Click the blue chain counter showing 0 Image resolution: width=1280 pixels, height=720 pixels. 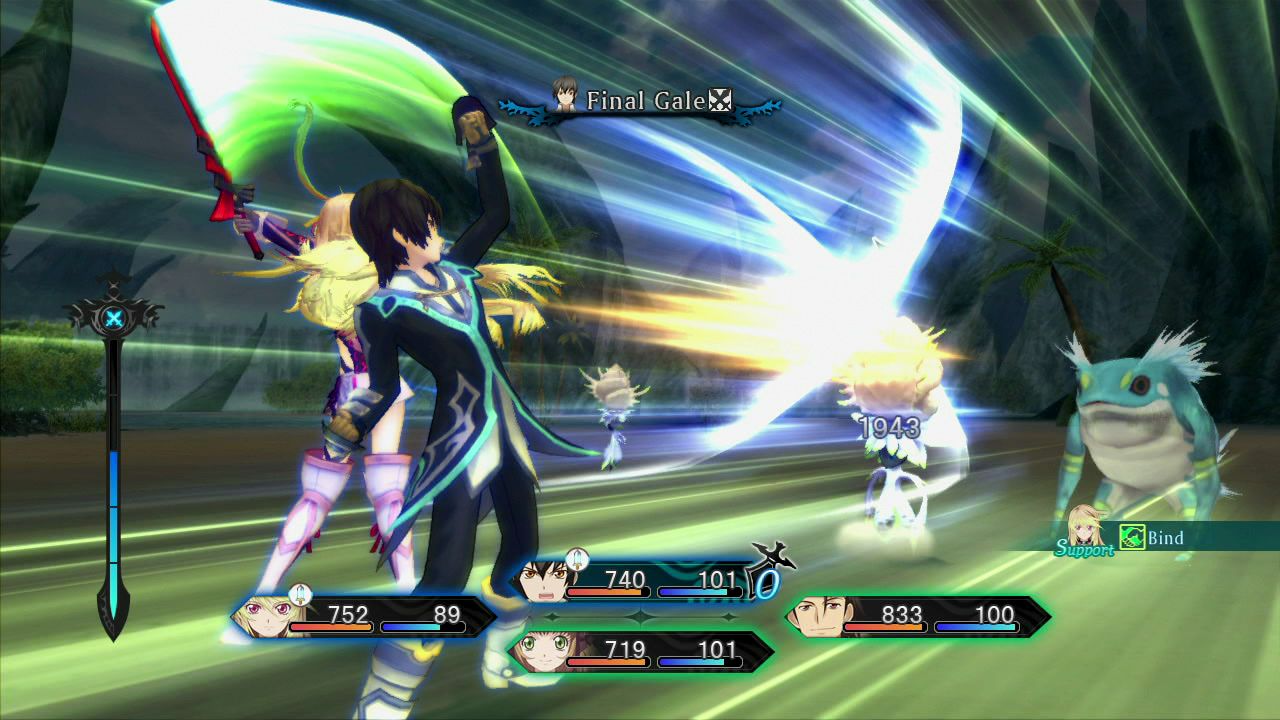point(768,585)
